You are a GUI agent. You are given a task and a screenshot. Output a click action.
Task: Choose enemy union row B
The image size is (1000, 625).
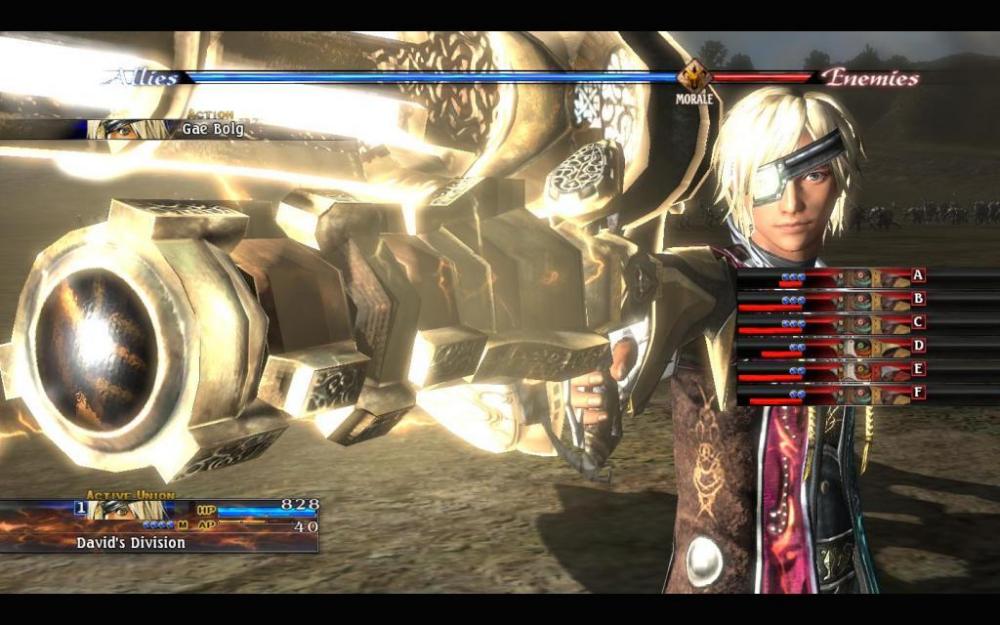click(832, 299)
